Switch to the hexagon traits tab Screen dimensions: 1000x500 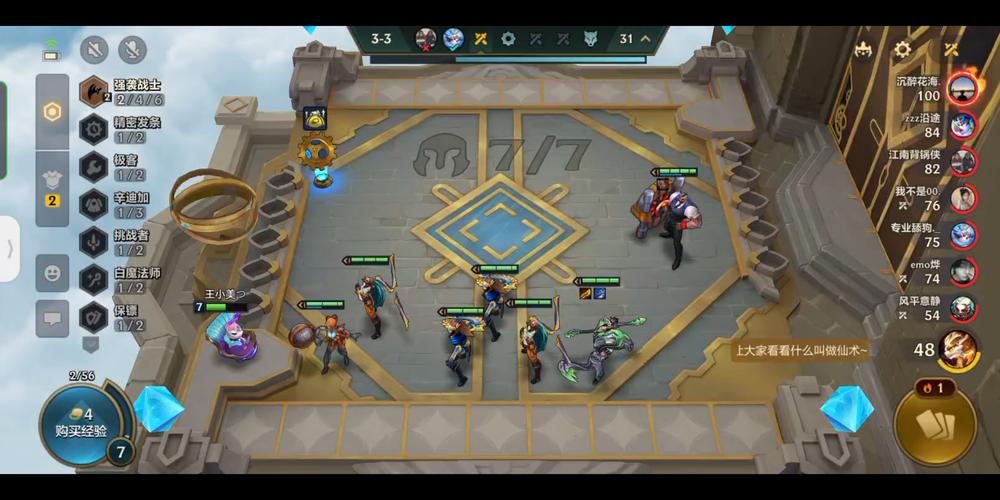tap(52, 111)
